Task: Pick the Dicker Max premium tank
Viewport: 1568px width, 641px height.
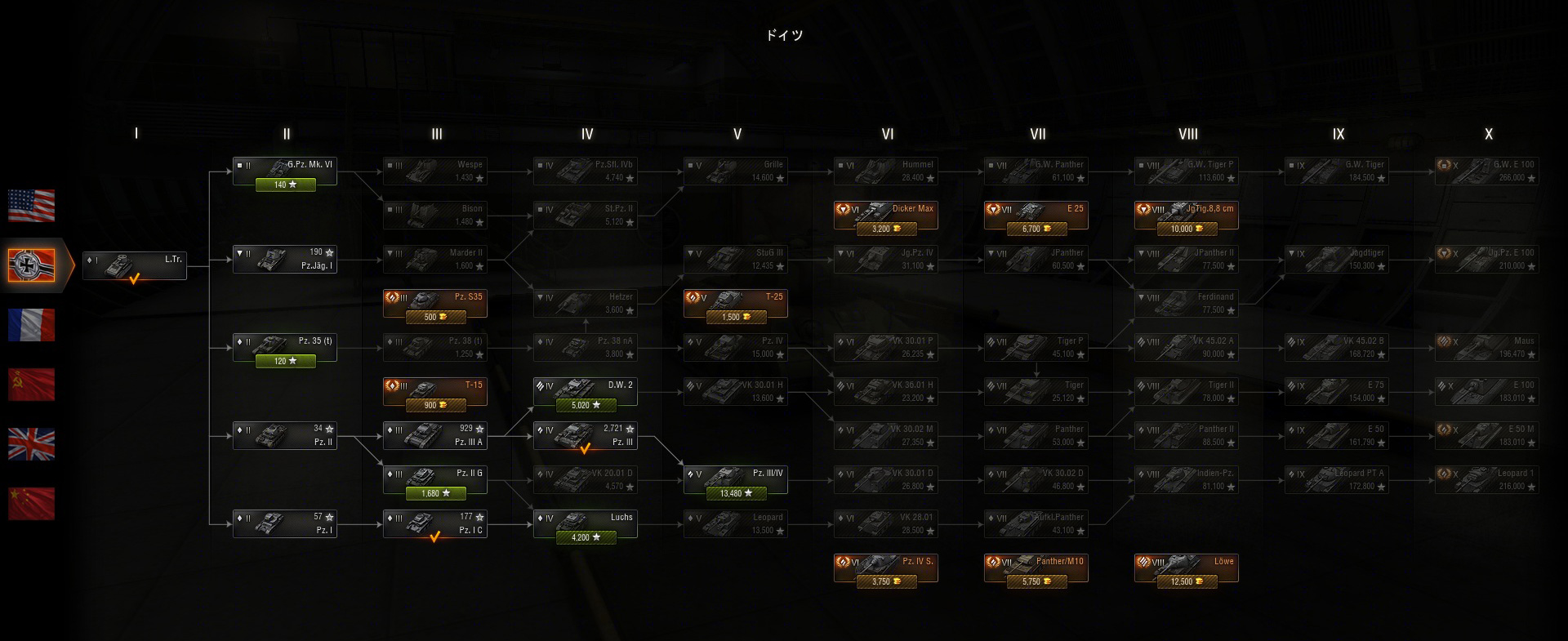Action: point(886,216)
